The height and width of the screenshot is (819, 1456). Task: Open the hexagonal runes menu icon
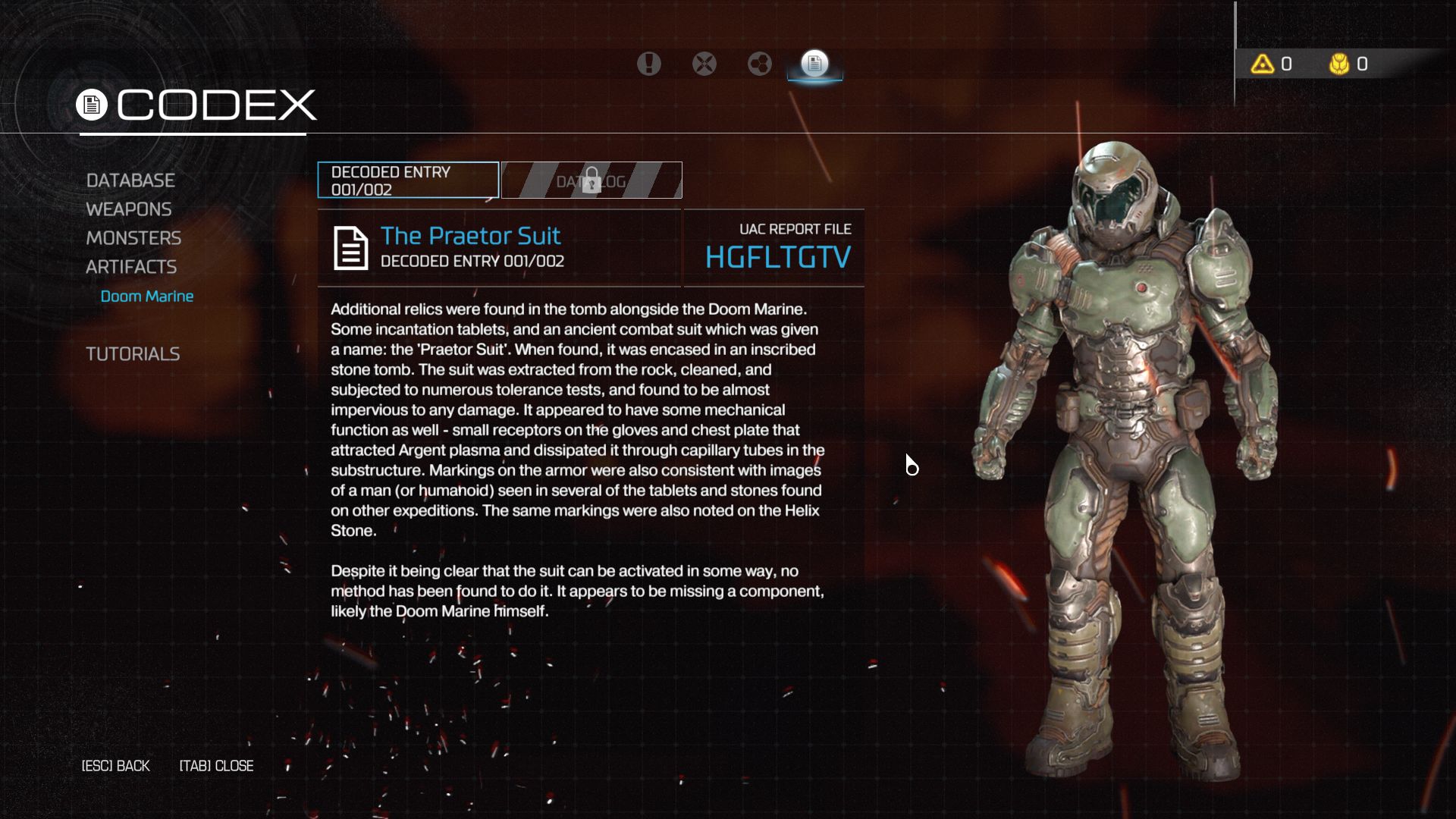pyautogui.click(x=759, y=64)
